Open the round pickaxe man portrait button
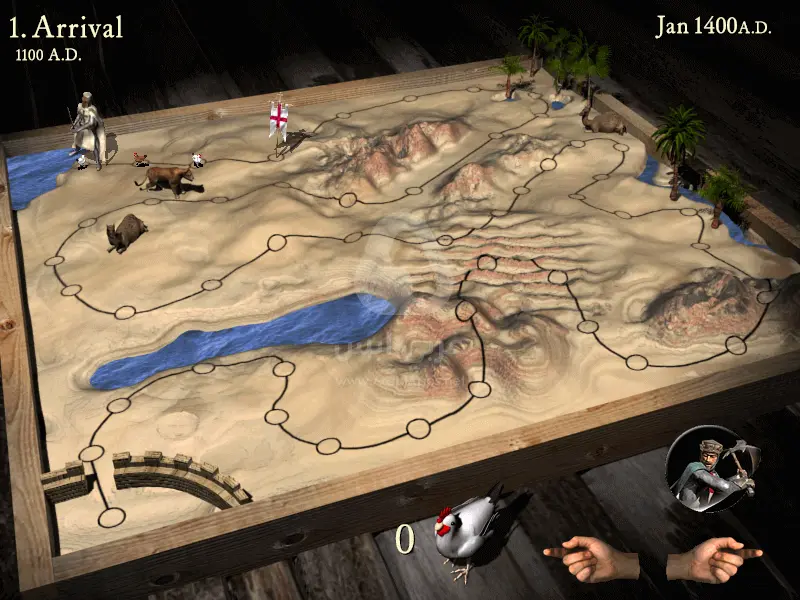800x600 pixels. pyautogui.click(x=711, y=470)
